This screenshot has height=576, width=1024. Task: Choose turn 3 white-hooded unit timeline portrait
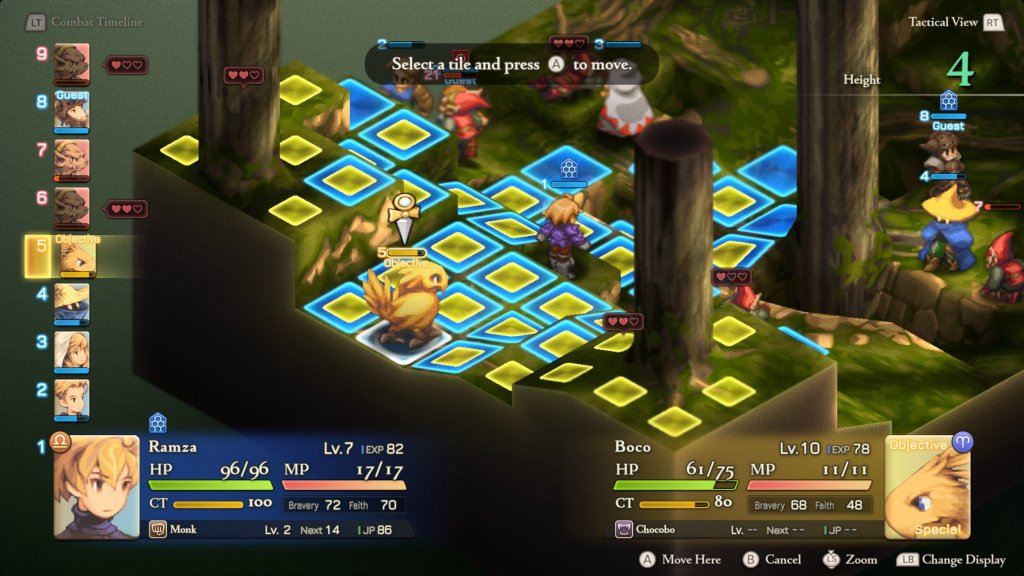coord(71,352)
